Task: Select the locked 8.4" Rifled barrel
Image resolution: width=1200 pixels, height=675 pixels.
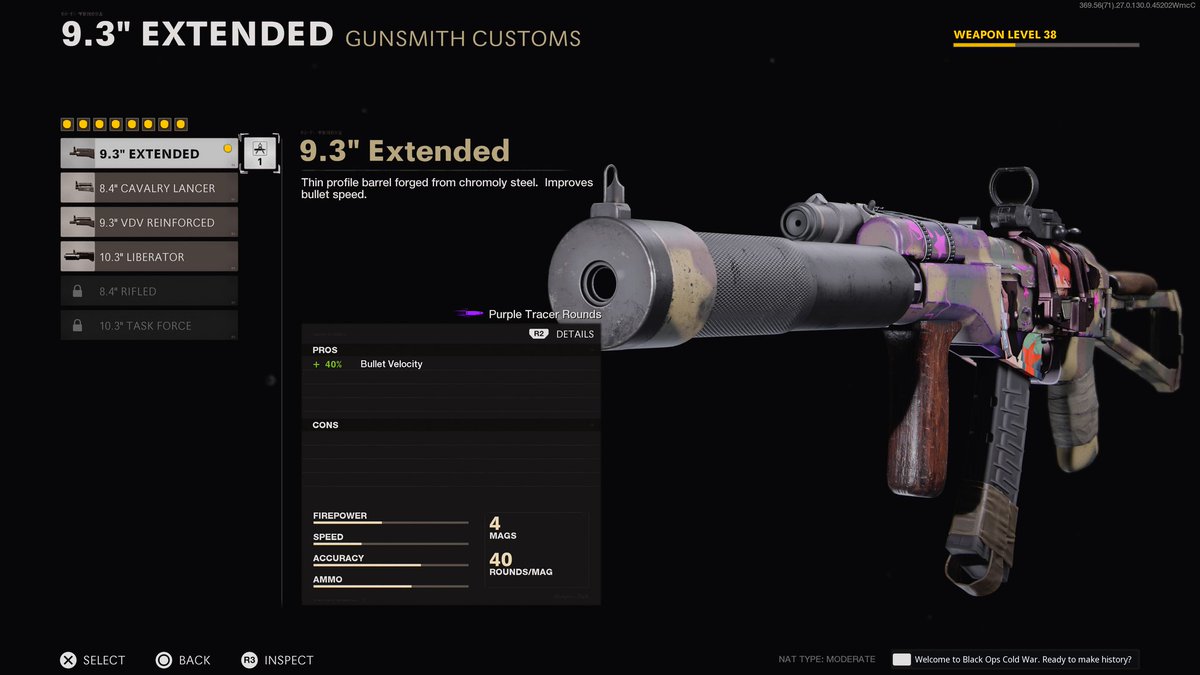Action: click(x=149, y=291)
